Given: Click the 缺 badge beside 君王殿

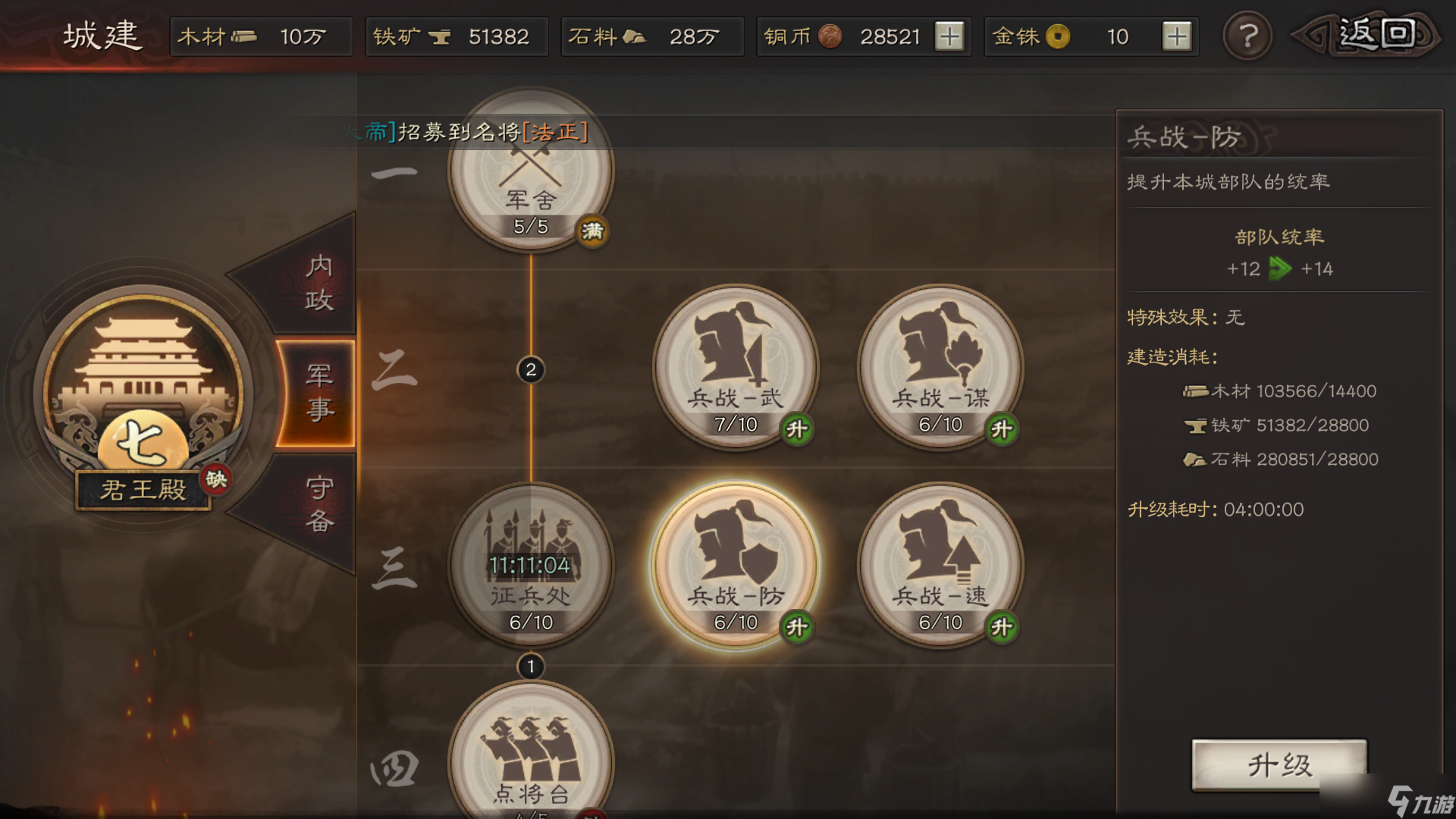Looking at the screenshot, I should tap(215, 478).
